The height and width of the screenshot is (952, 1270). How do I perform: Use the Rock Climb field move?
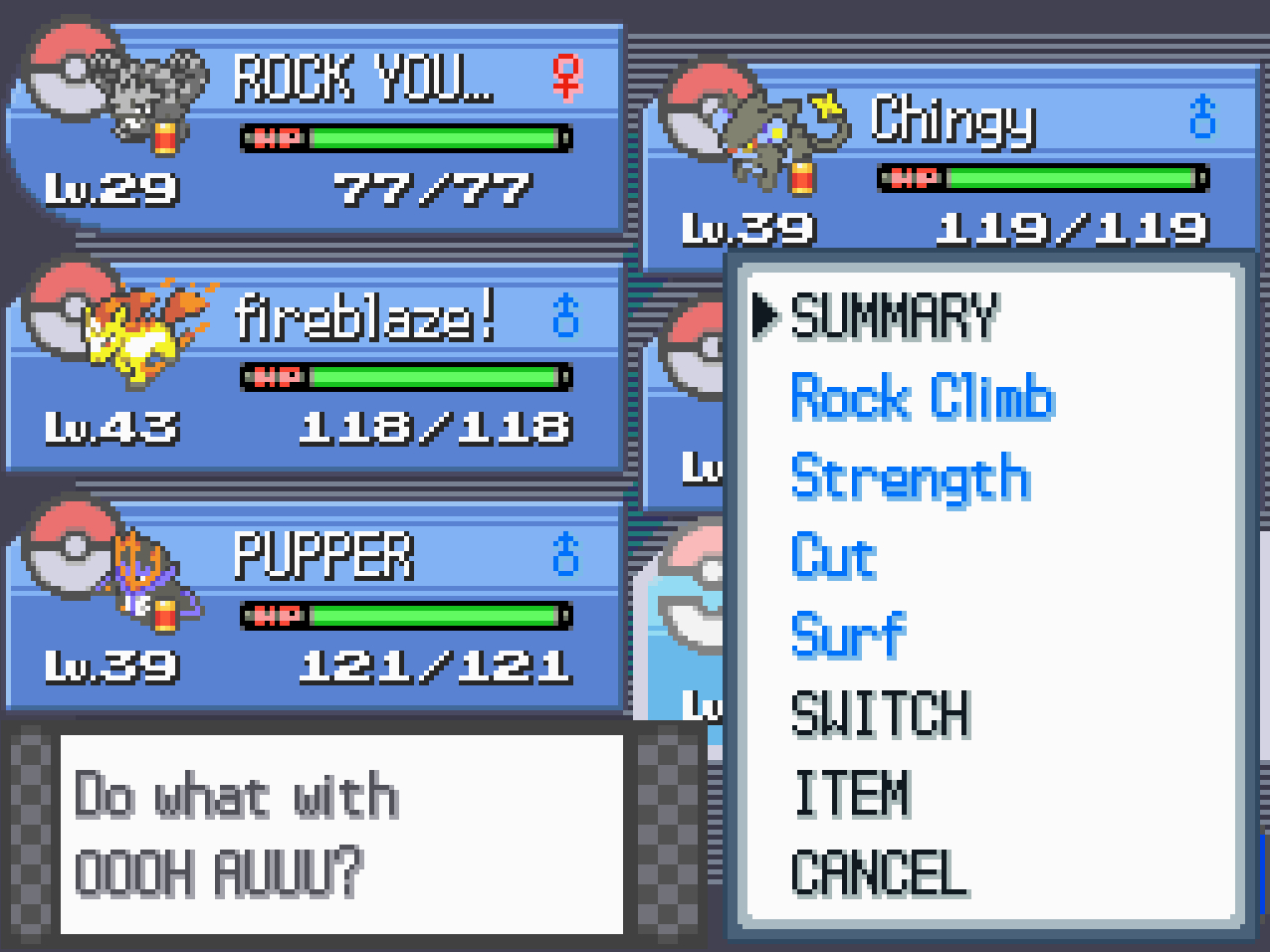click(x=922, y=397)
